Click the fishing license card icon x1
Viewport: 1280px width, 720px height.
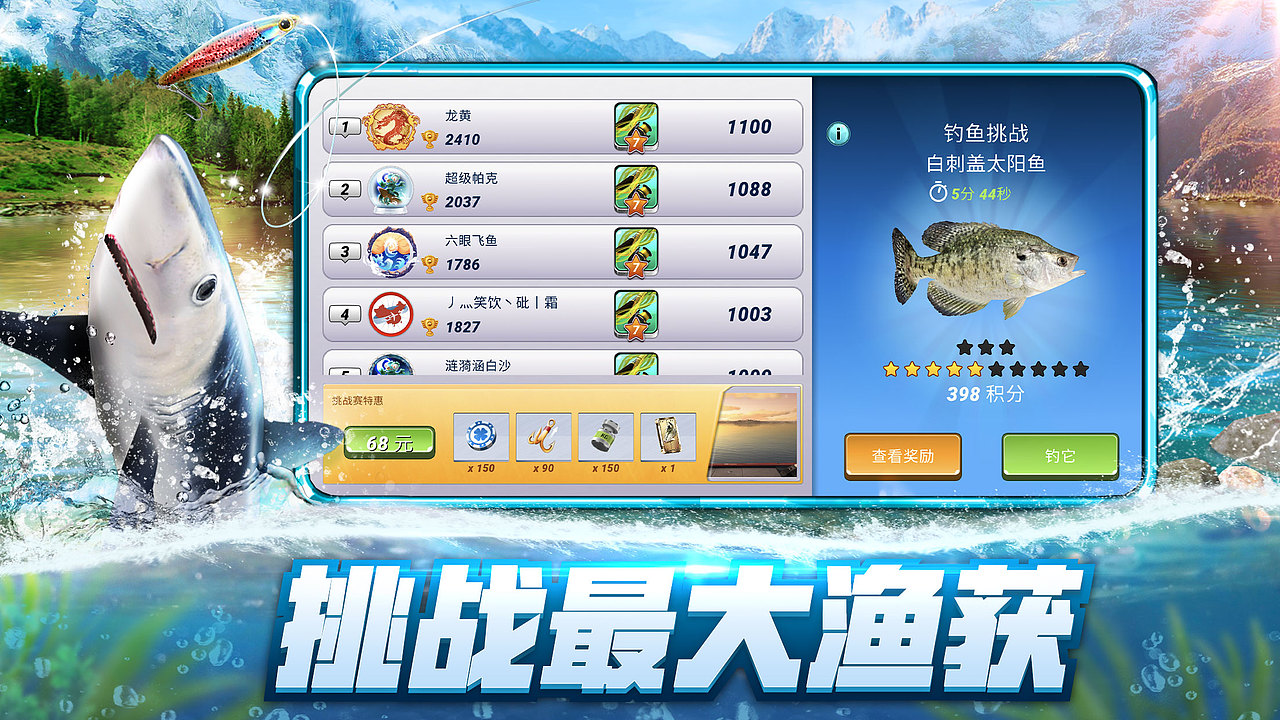(668, 438)
